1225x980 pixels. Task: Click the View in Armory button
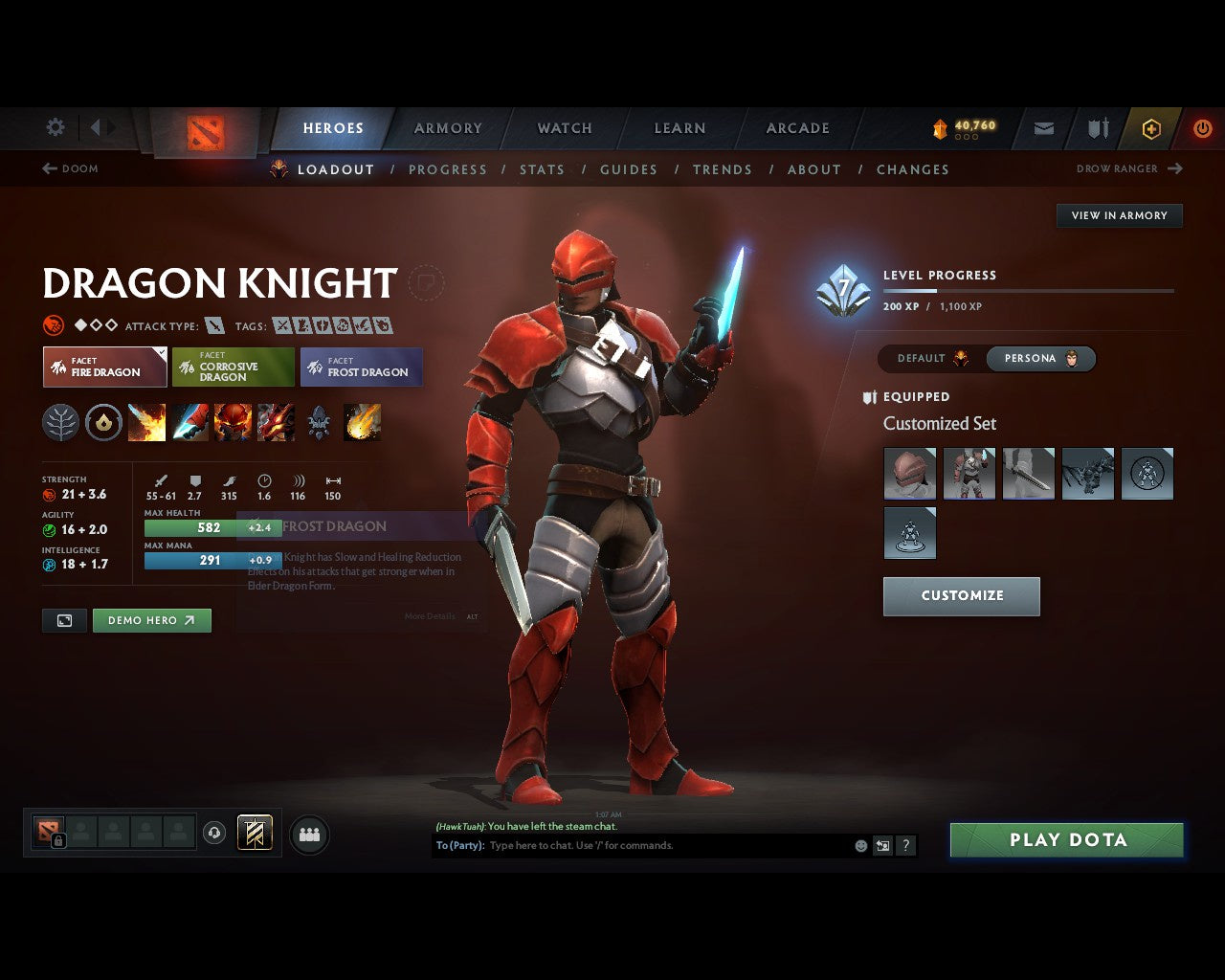point(1119,215)
